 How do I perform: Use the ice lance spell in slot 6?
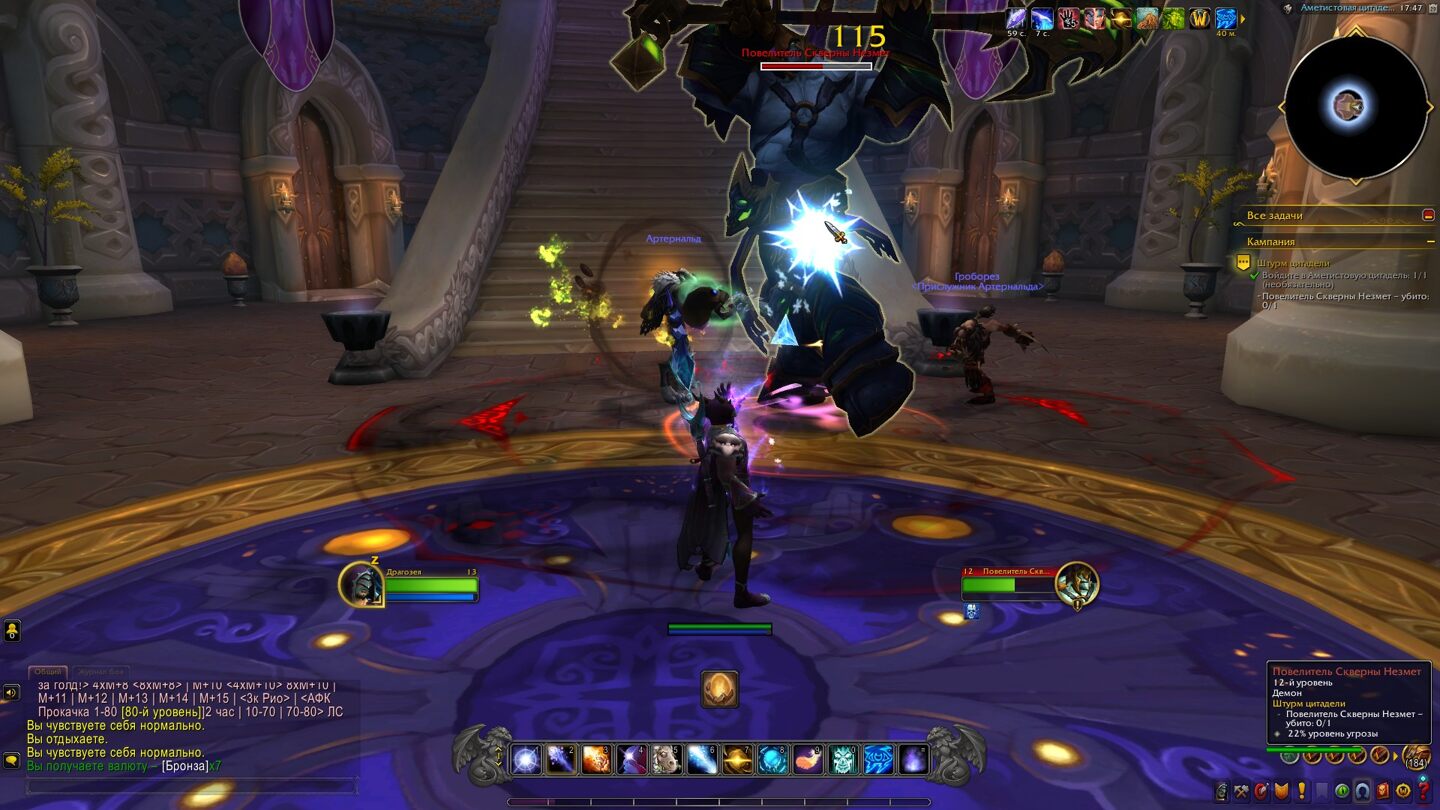coord(702,760)
